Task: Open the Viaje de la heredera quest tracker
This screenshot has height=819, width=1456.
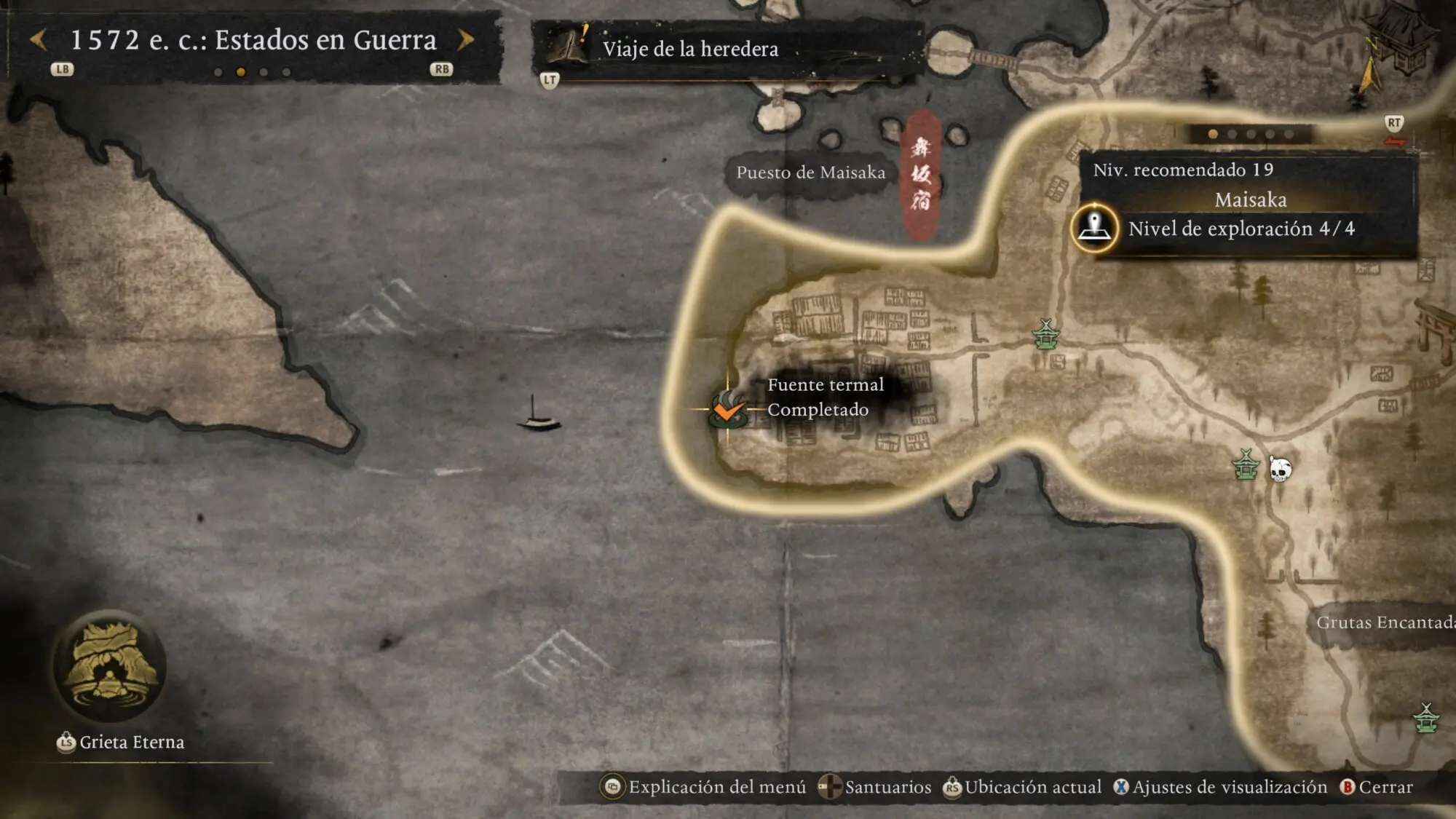Action: pyautogui.click(x=690, y=49)
